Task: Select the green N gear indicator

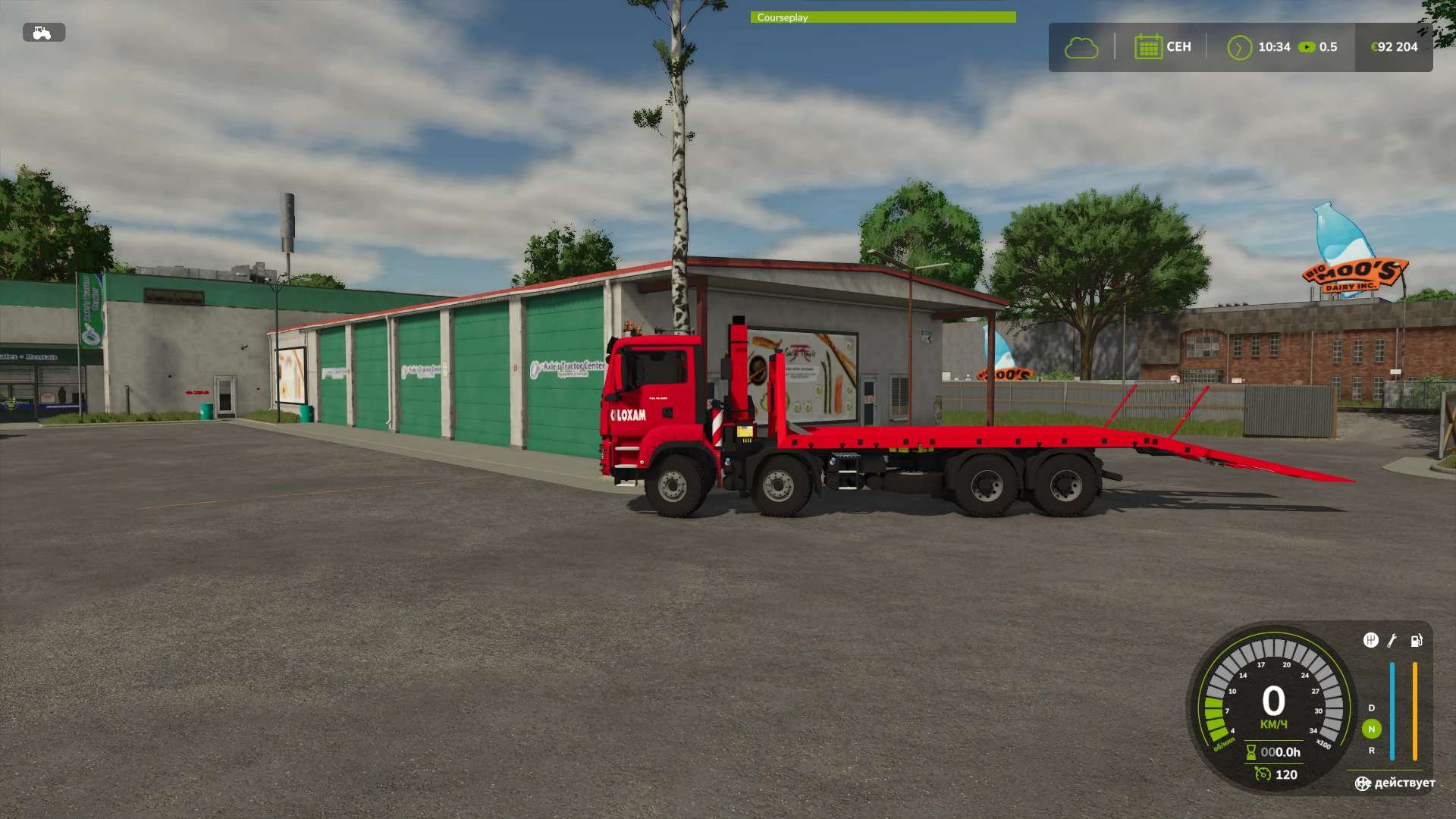Action: 1371,729
